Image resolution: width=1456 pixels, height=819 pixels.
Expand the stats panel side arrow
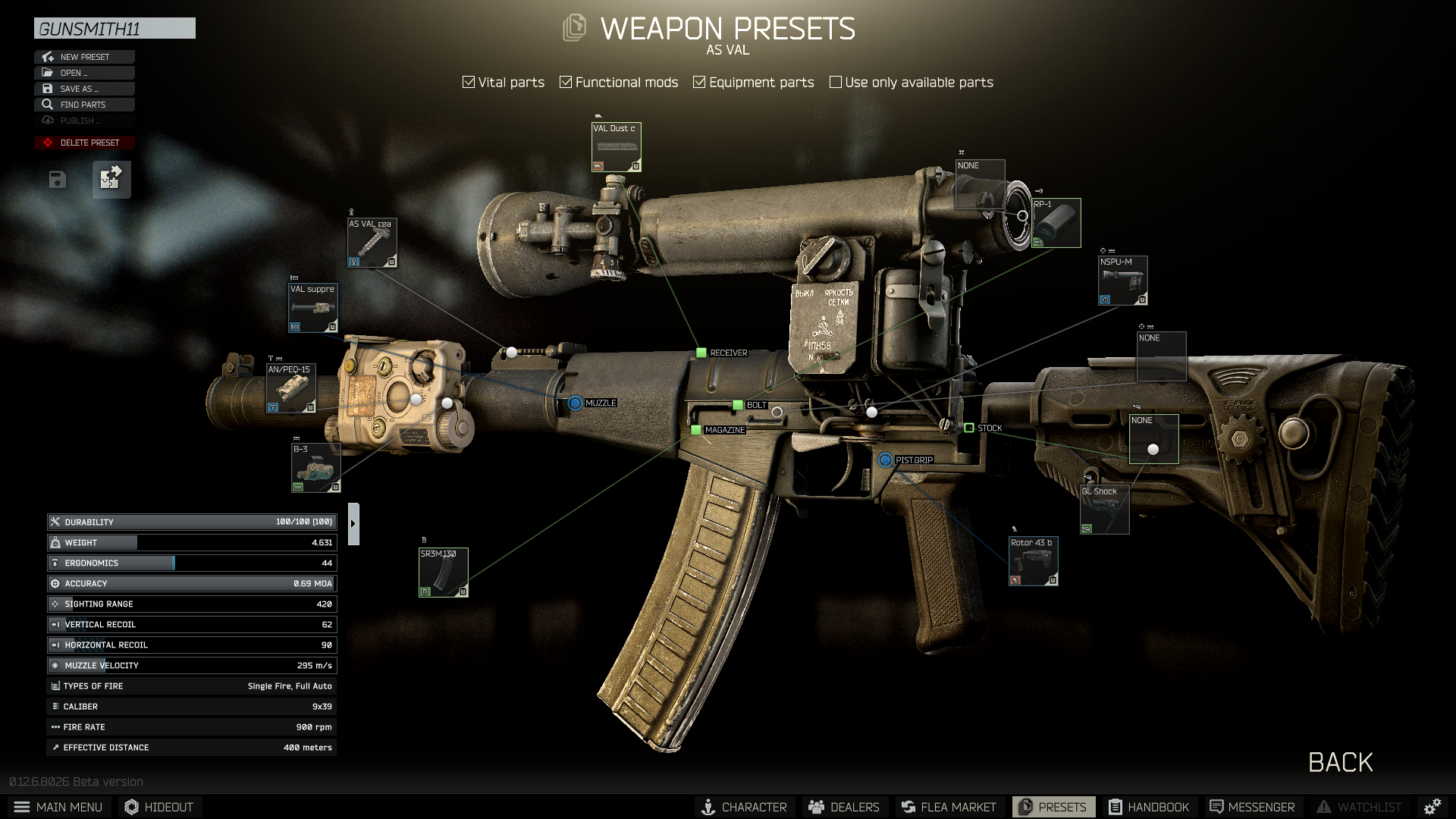coord(353,522)
